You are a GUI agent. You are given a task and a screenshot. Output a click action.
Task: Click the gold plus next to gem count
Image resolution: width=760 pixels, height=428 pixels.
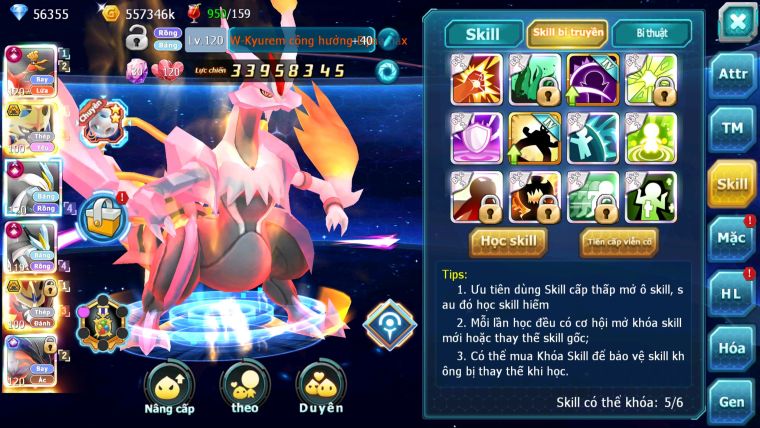112,14
